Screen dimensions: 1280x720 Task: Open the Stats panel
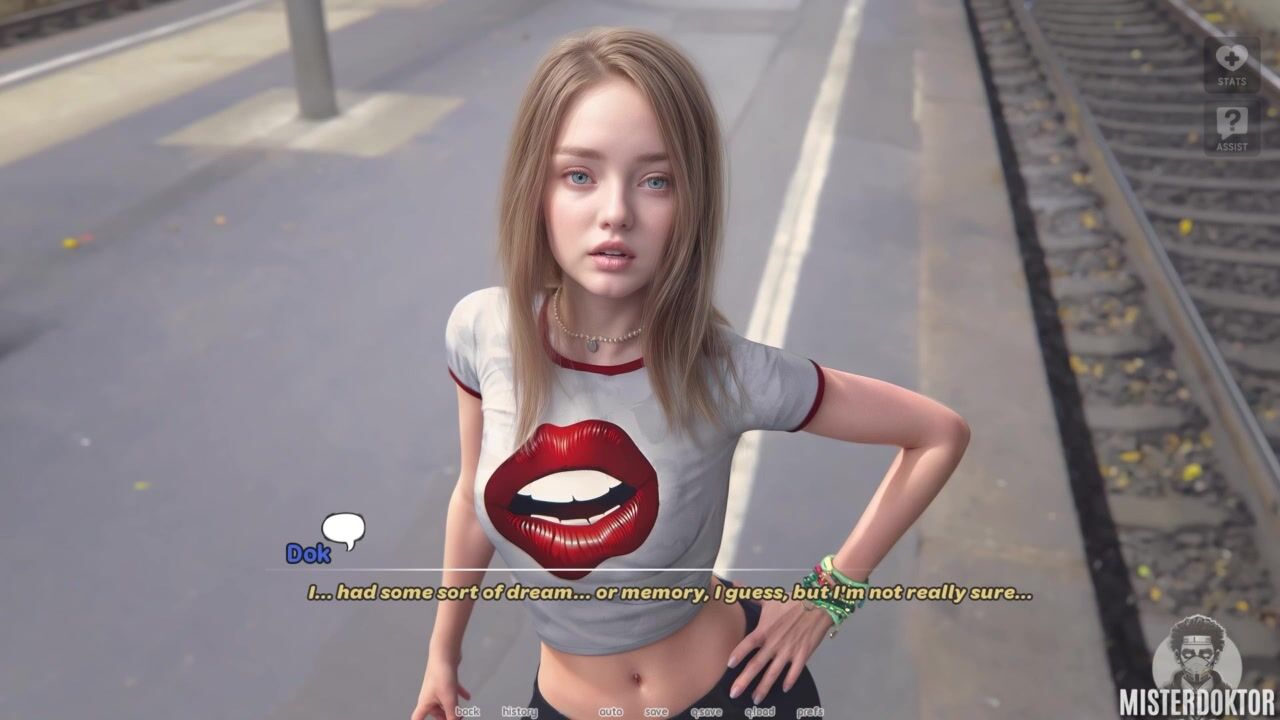[1231, 64]
